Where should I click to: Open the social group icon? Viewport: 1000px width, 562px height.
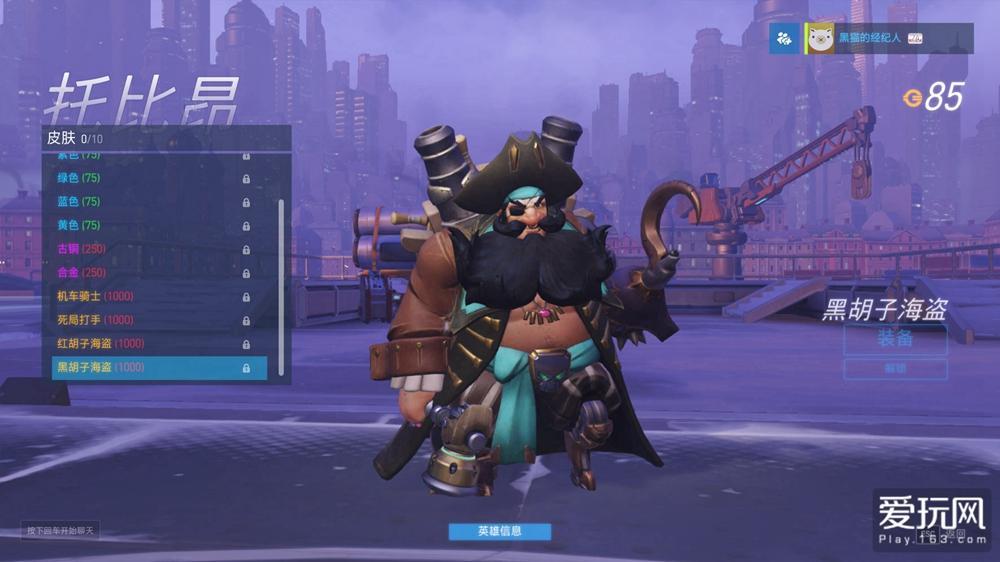point(784,38)
